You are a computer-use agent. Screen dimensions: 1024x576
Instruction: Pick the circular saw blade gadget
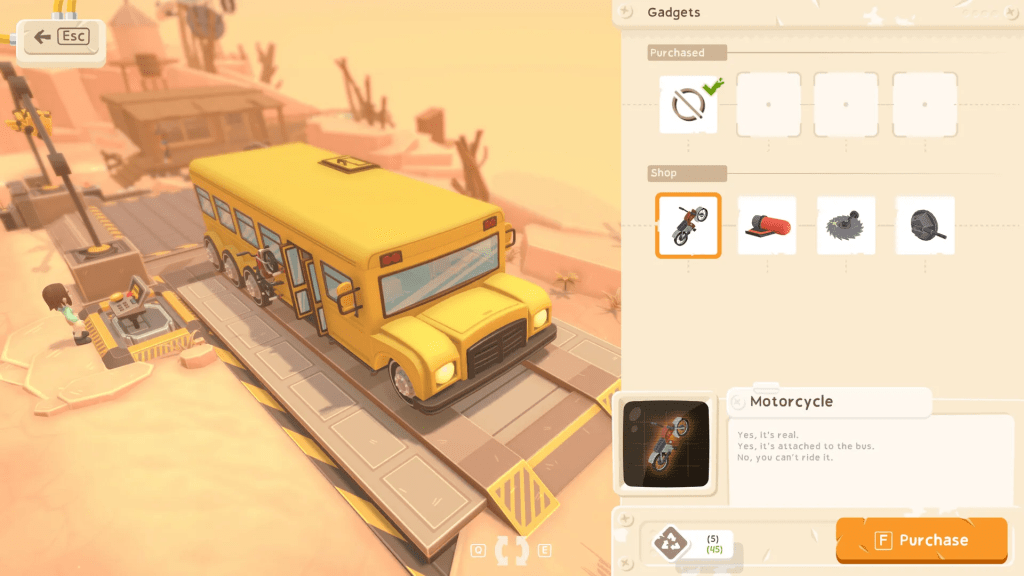click(846, 225)
